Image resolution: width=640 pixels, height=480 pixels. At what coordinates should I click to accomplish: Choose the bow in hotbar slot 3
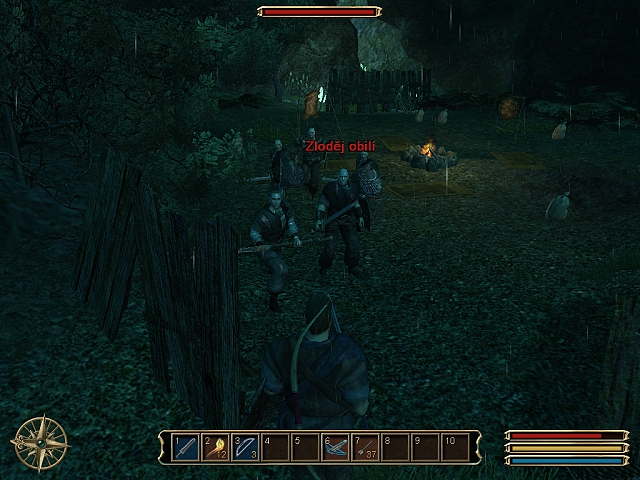tap(246, 446)
